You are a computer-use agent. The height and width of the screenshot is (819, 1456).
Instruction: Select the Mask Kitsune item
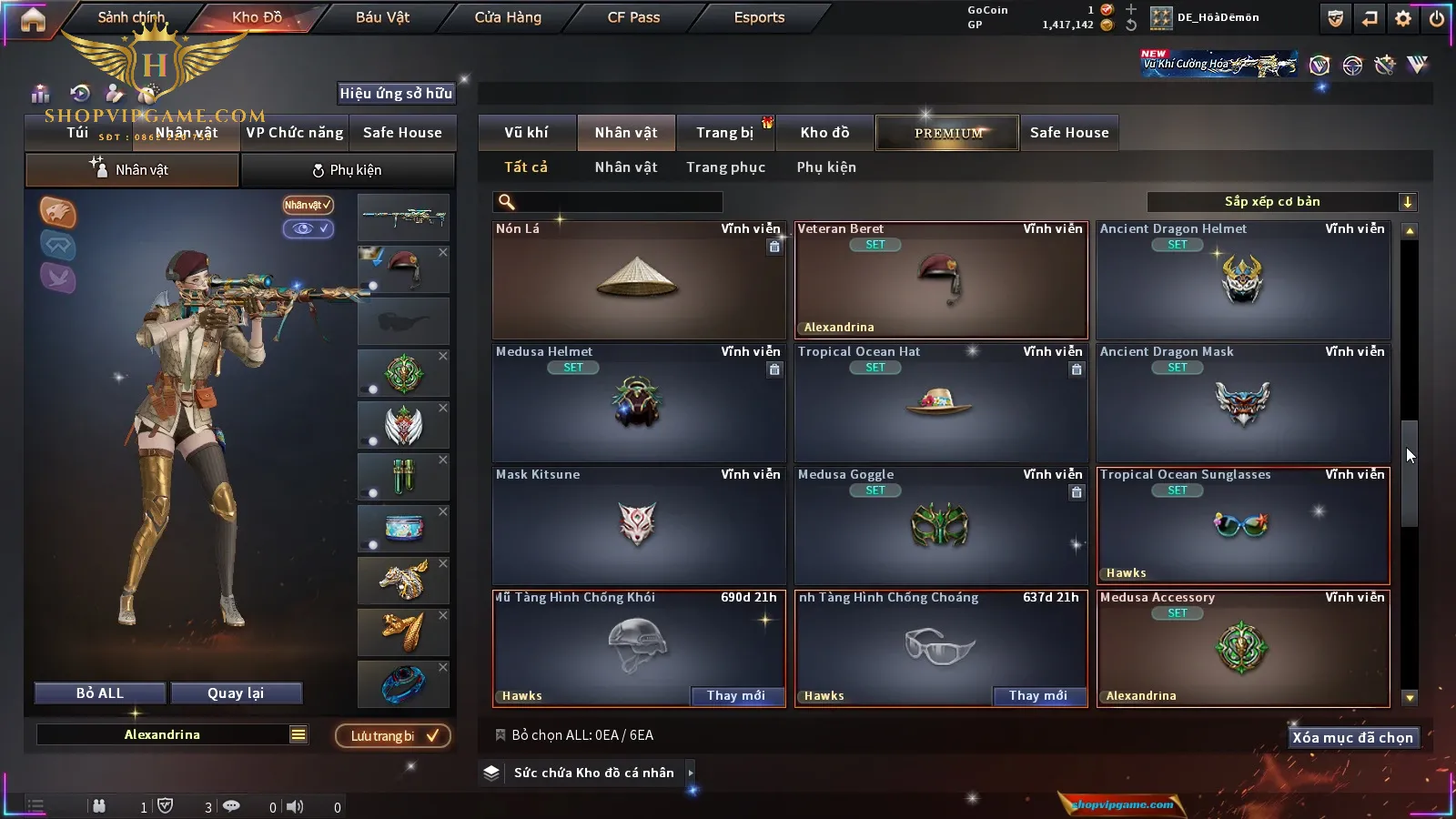(x=638, y=526)
